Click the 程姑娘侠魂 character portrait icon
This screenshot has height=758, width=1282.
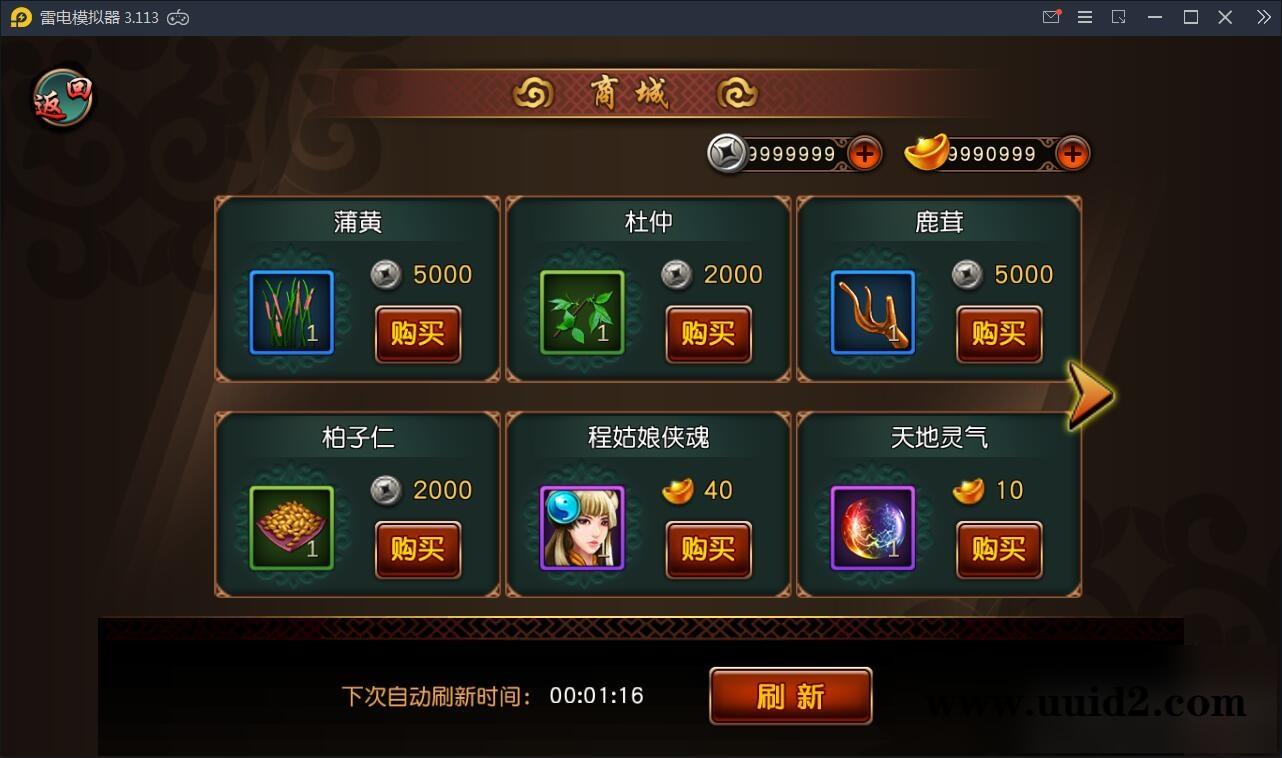pyautogui.click(x=581, y=525)
